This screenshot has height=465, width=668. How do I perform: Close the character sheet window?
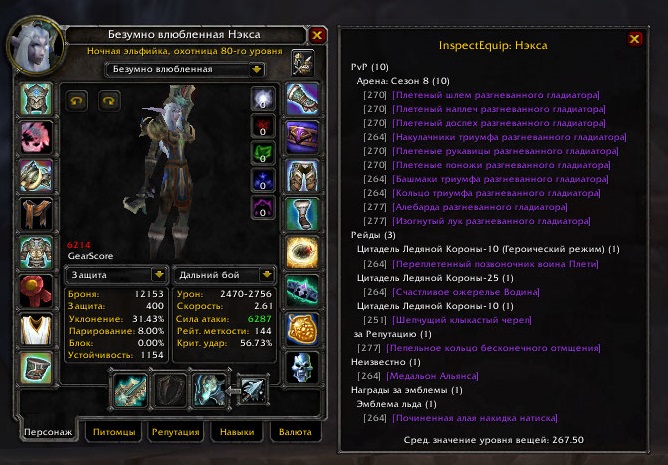click(317, 35)
